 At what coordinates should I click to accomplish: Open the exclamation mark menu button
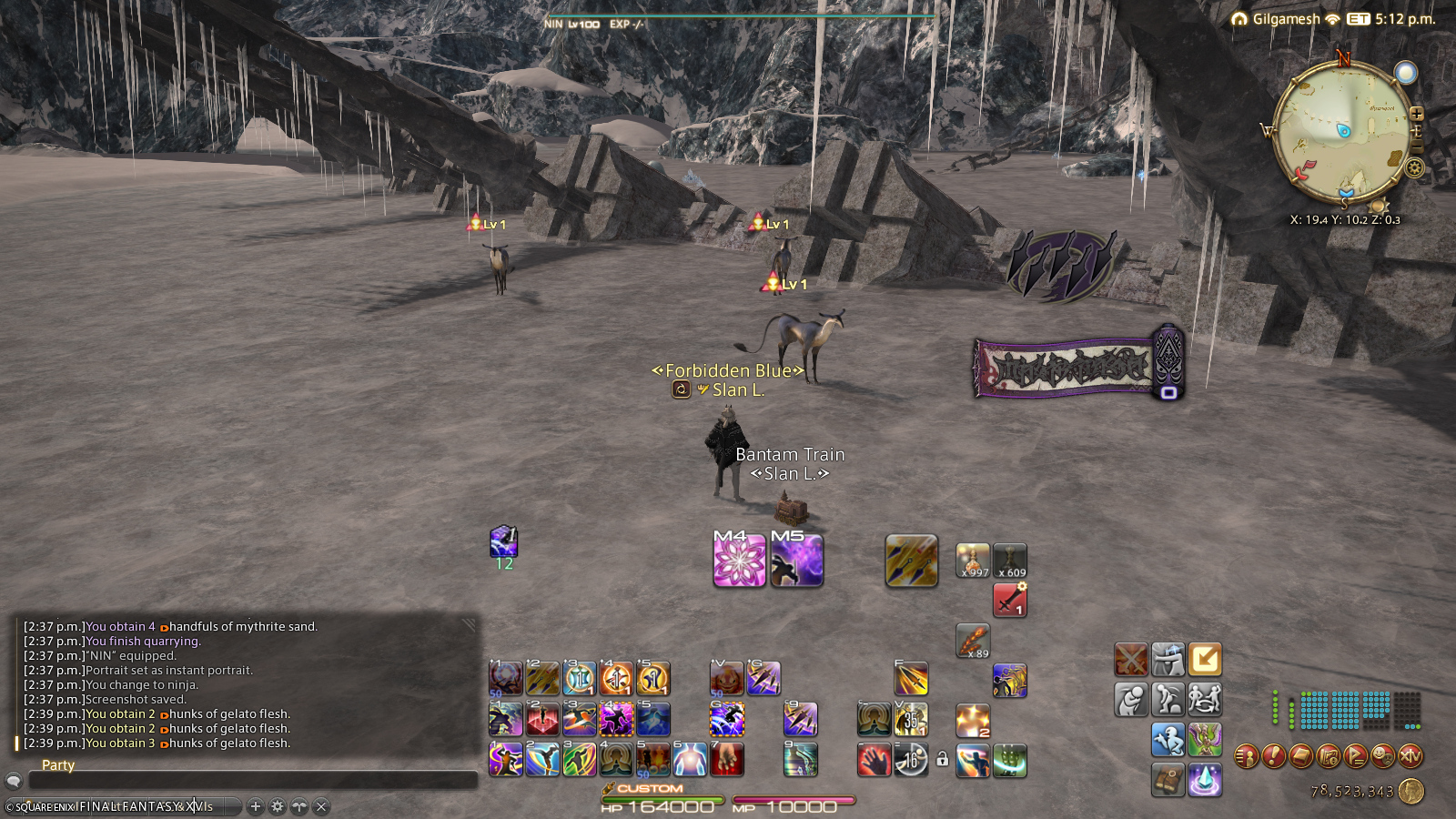[x=1274, y=755]
